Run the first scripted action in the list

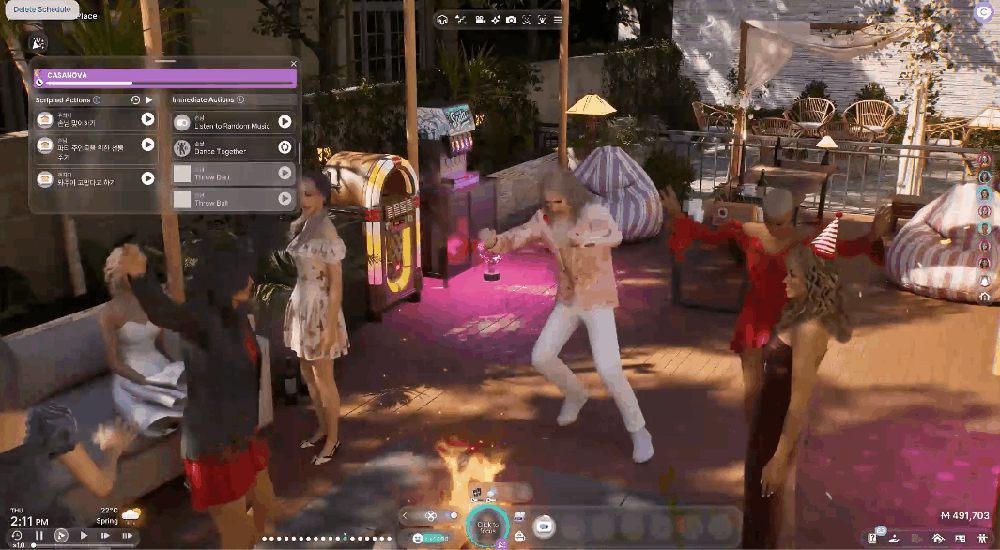[148, 119]
